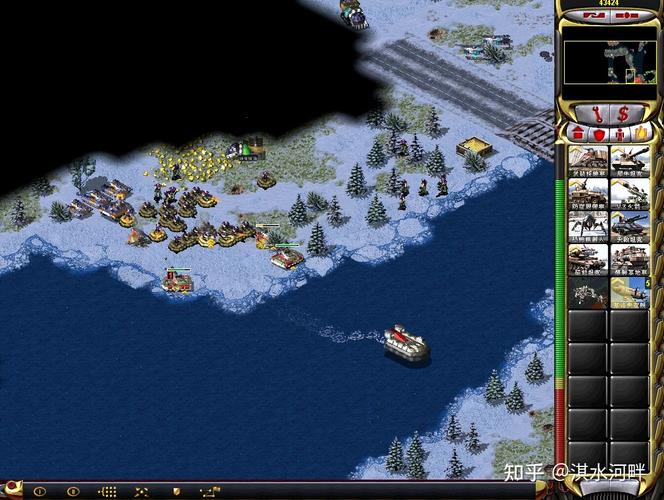Build a Flak Track half-track
The image size is (664, 500).
[588, 194]
